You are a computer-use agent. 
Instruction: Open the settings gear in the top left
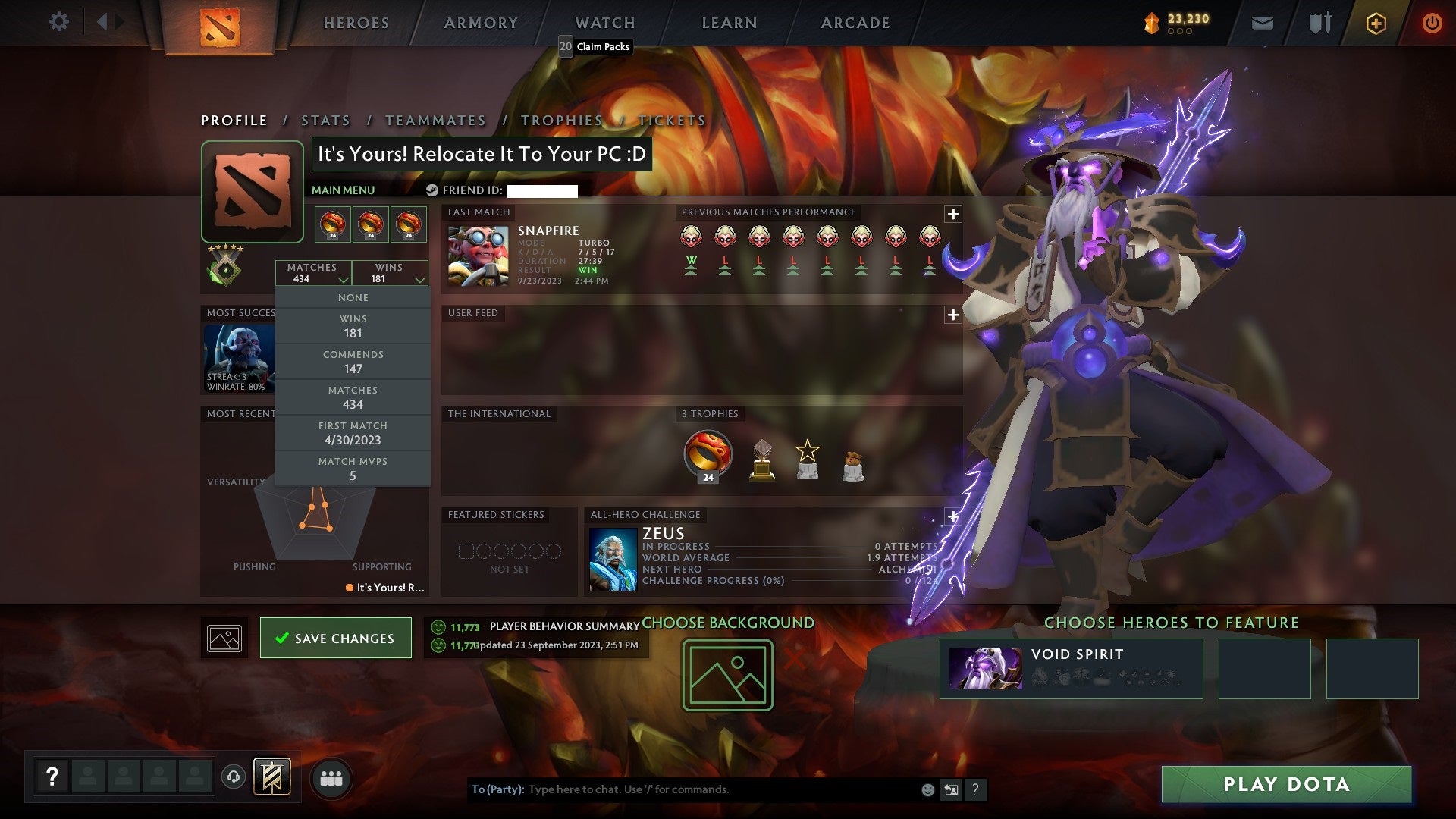(x=59, y=22)
